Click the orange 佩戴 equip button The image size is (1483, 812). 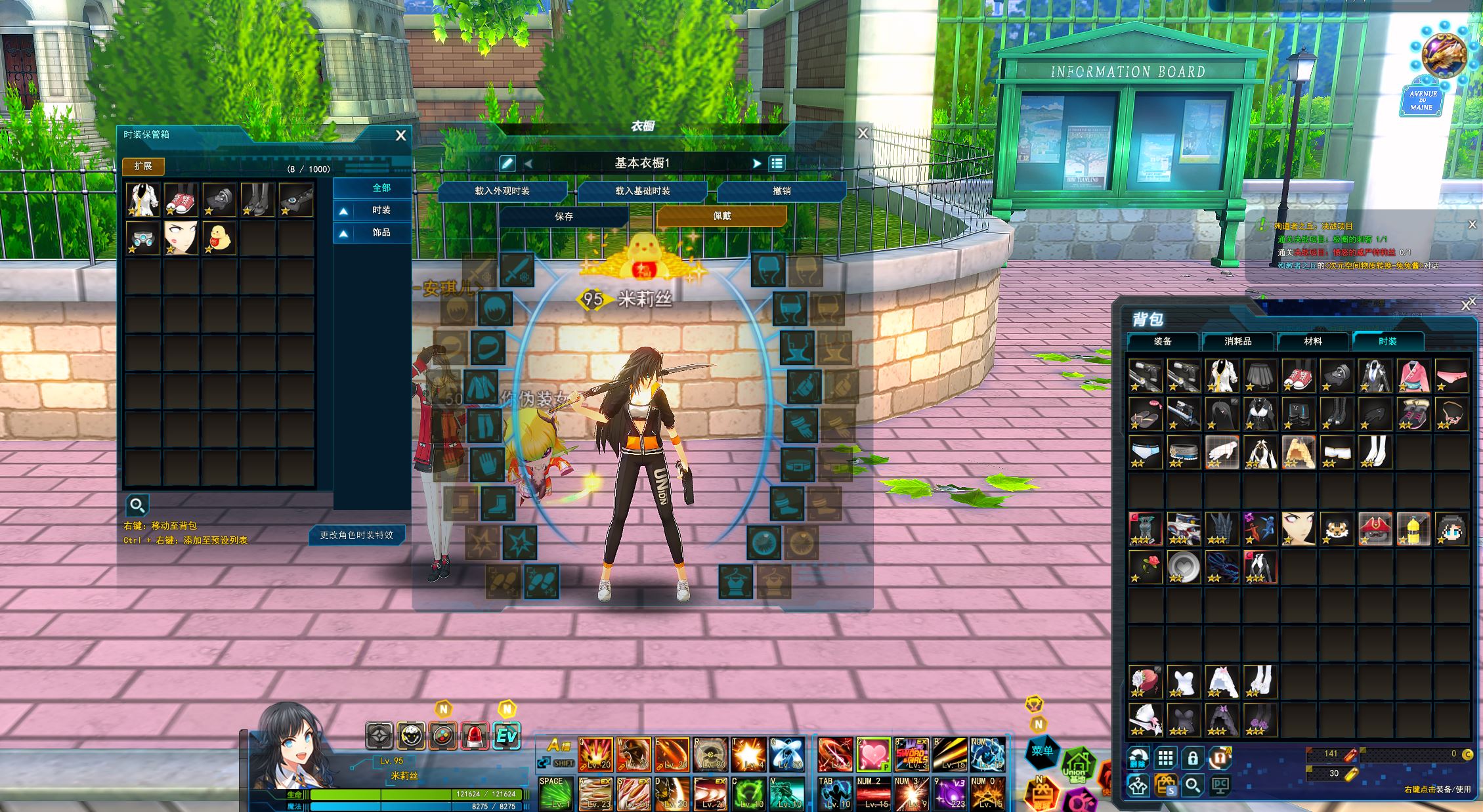tap(721, 215)
